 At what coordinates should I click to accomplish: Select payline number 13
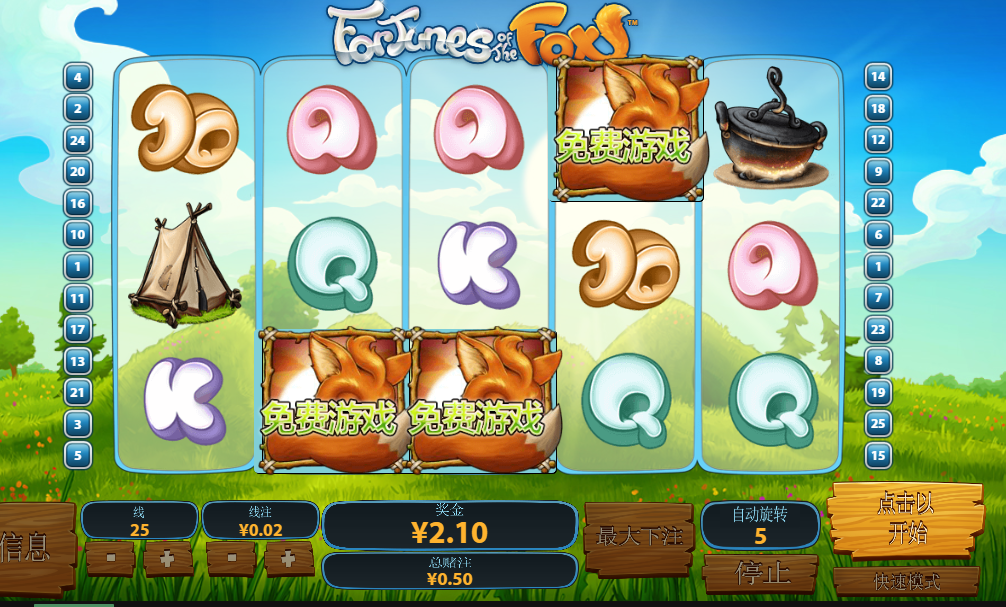click(x=78, y=361)
